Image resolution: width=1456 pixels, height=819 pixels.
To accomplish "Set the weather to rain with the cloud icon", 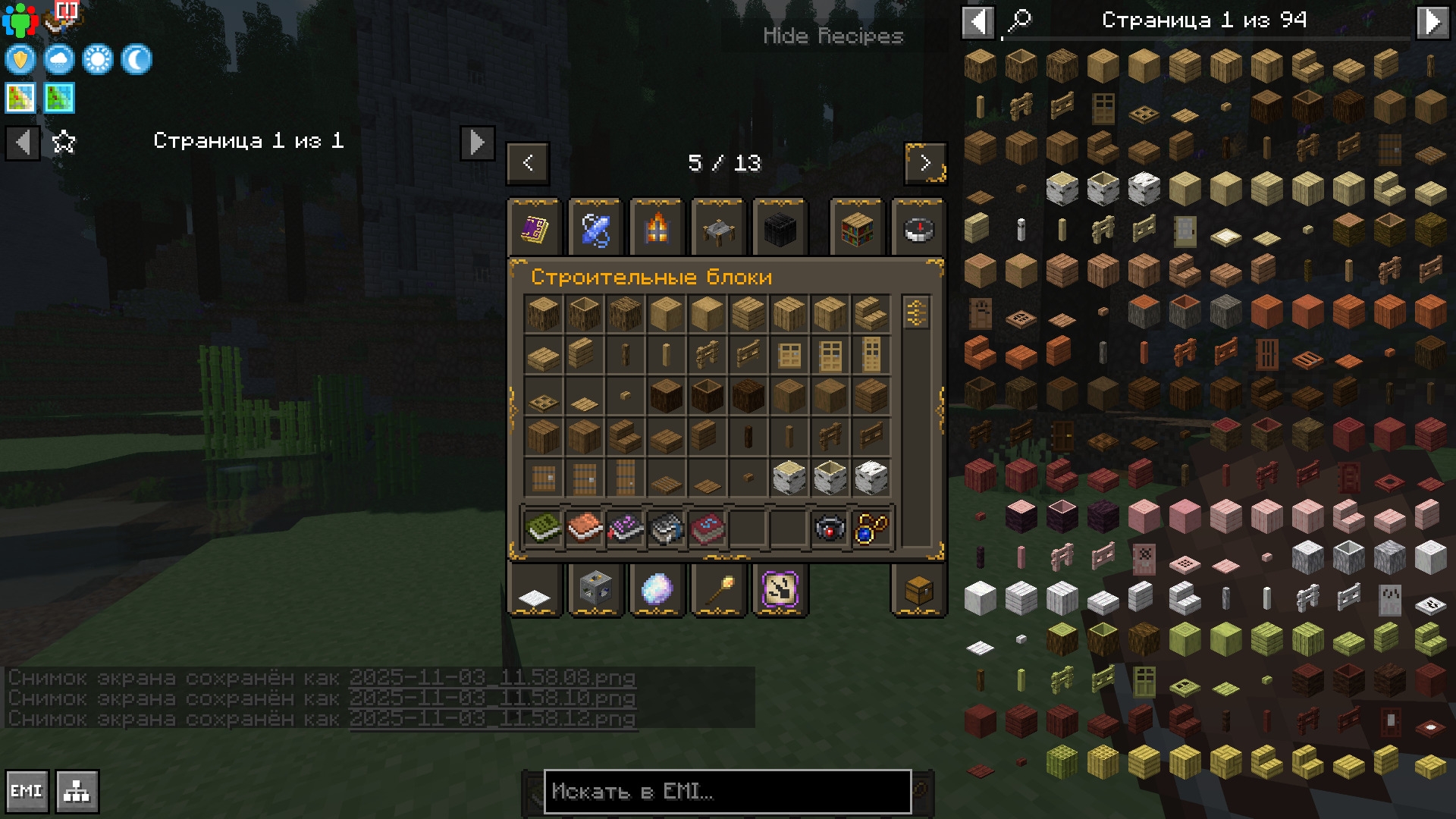I will coord(59,59).
